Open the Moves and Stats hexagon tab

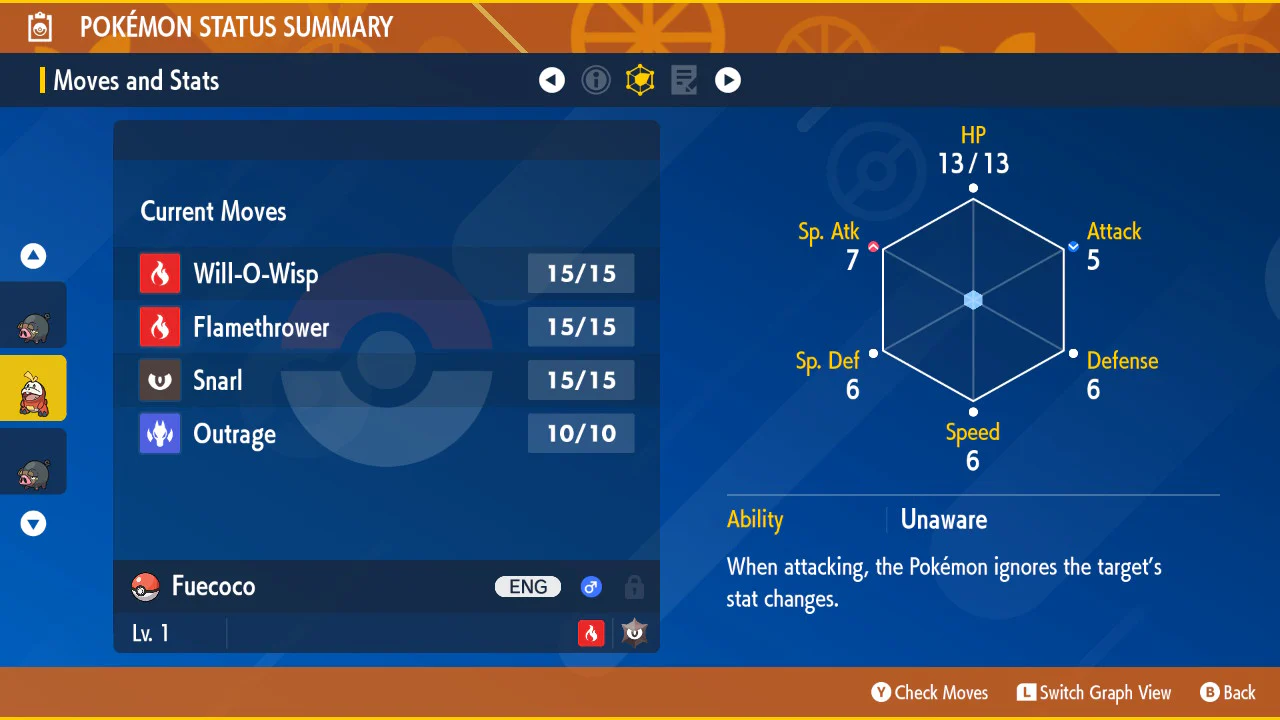tap(640, 80)
